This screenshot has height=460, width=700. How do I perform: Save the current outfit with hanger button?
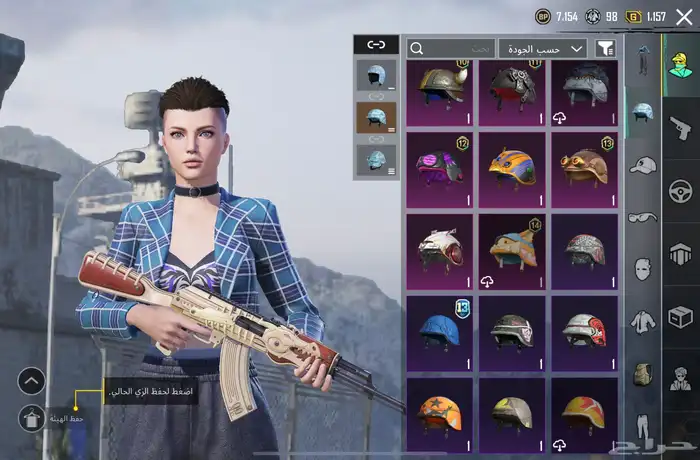[x=32, y=417]
